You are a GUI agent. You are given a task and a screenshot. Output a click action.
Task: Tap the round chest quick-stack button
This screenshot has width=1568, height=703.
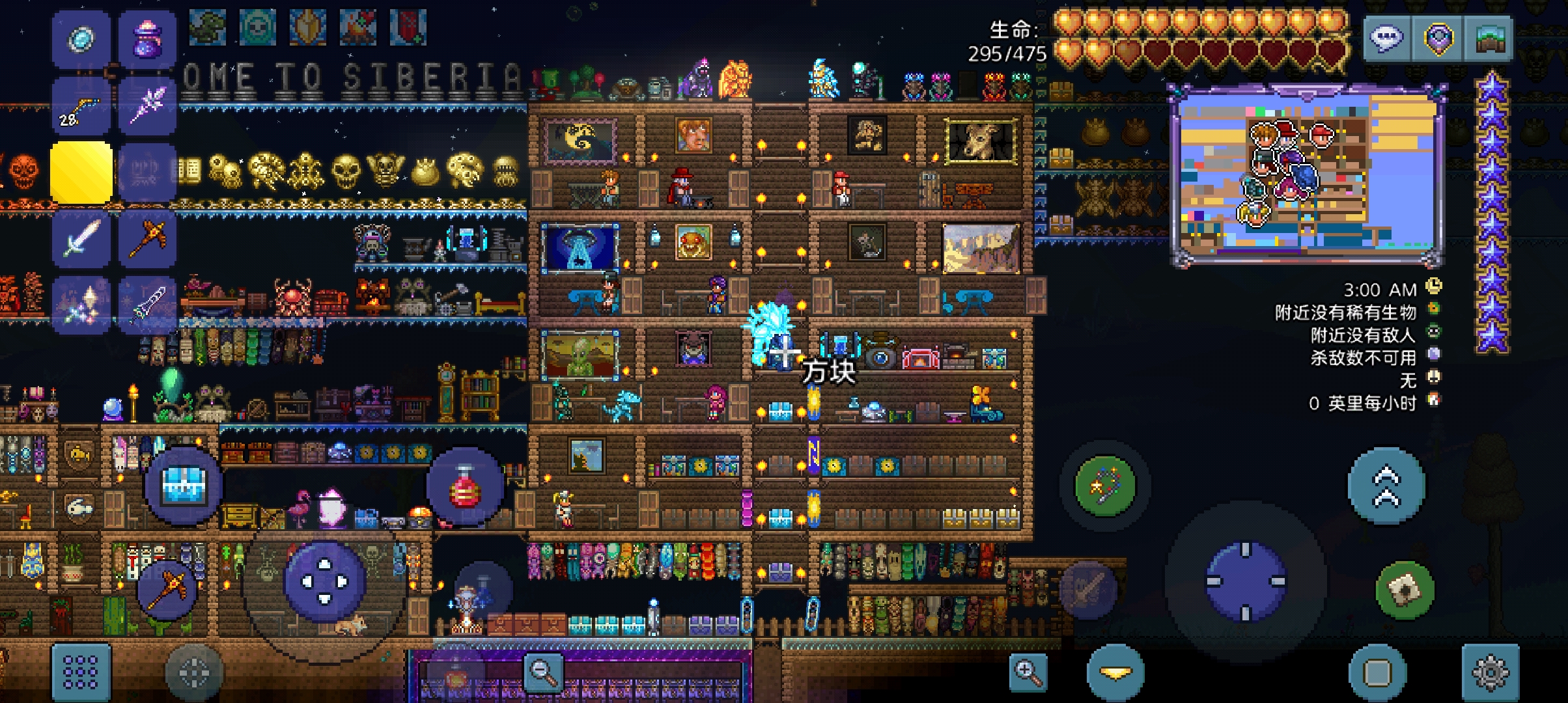click(x=184, y=486)
